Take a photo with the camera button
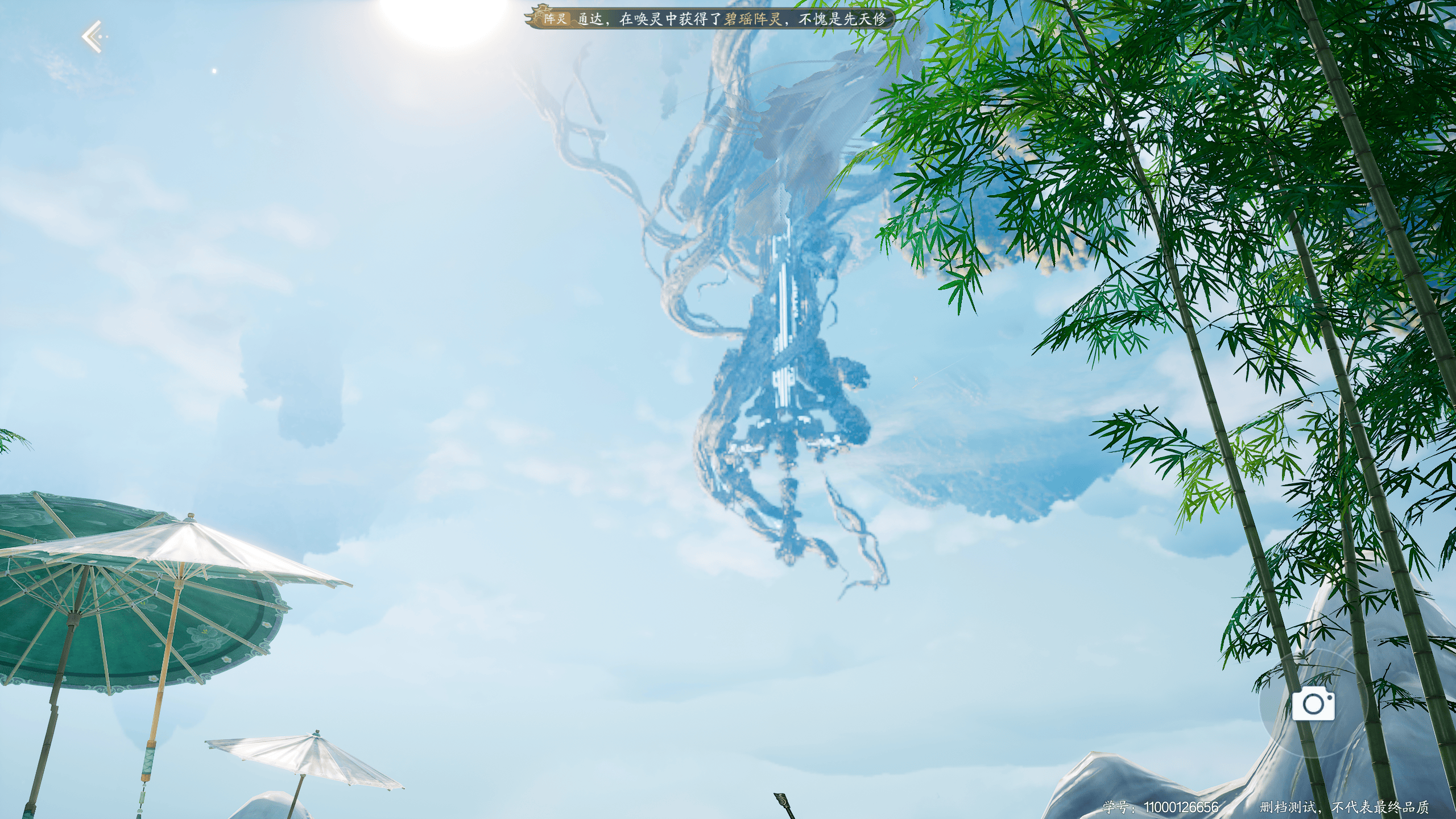This screenshot has width=1456, height=819. pyautogui.click(x=1313, y=704)
